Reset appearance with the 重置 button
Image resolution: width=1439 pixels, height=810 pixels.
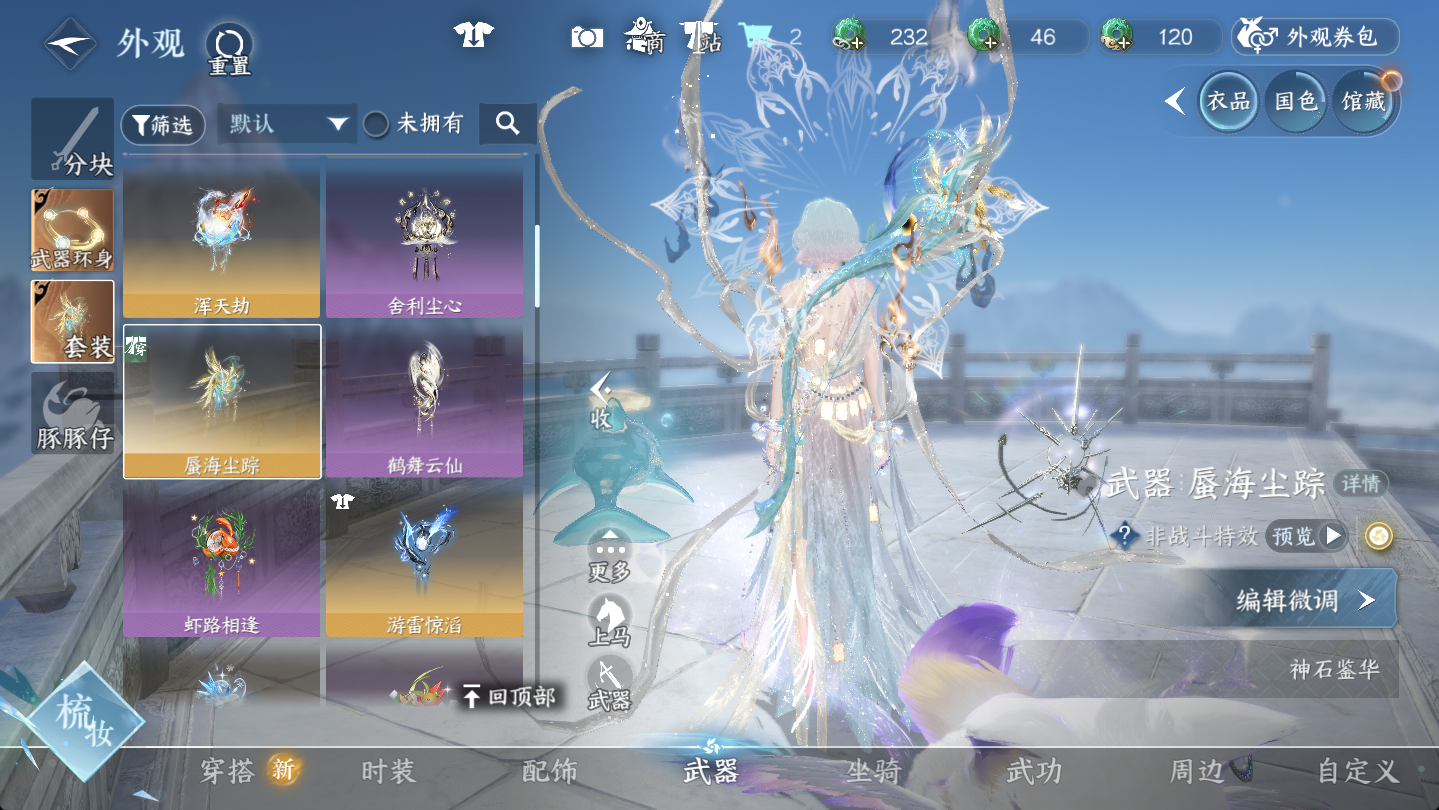[x=229, y=48]
